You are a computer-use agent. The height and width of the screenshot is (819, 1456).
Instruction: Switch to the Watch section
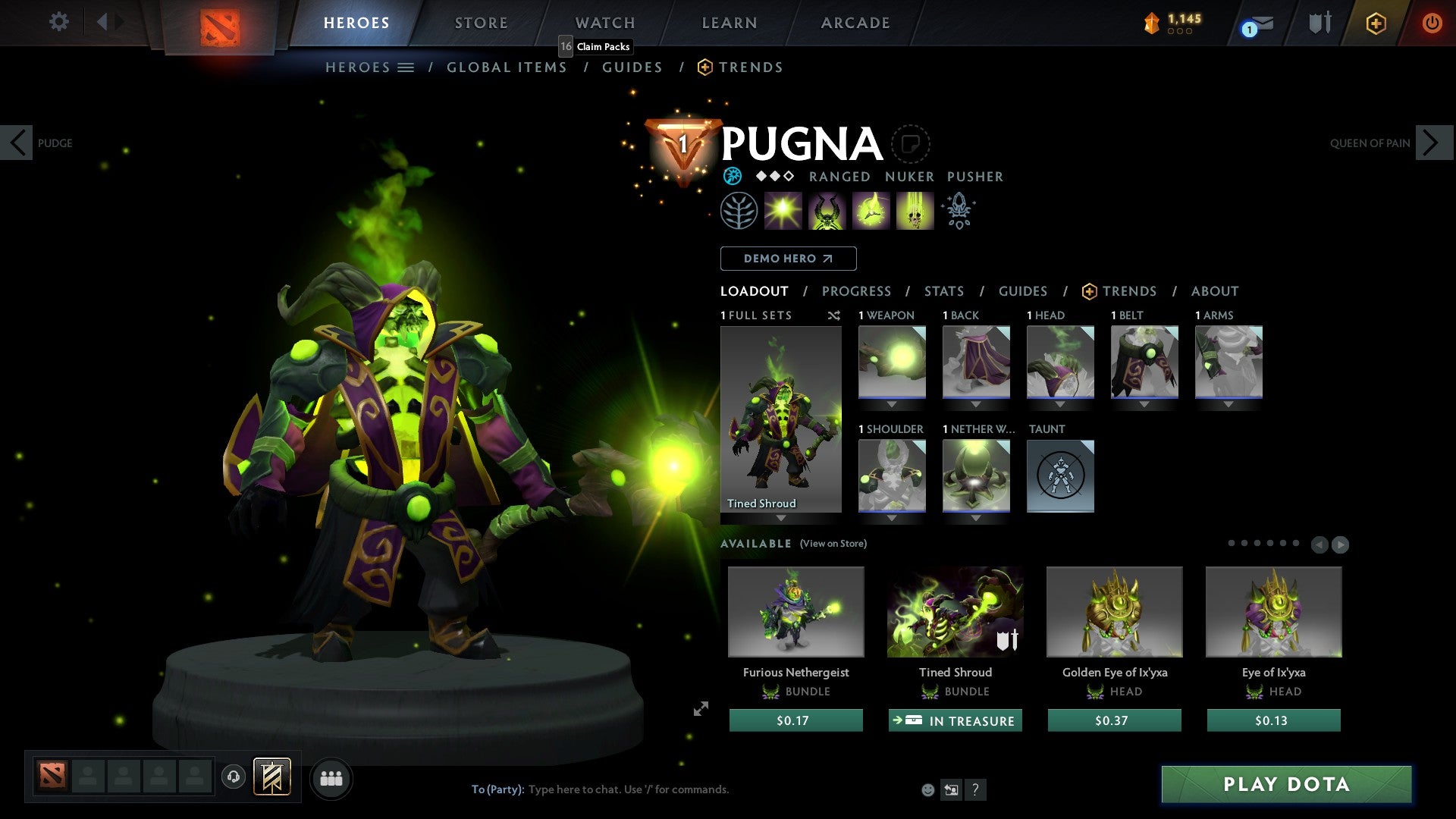(x=604, y=23)
